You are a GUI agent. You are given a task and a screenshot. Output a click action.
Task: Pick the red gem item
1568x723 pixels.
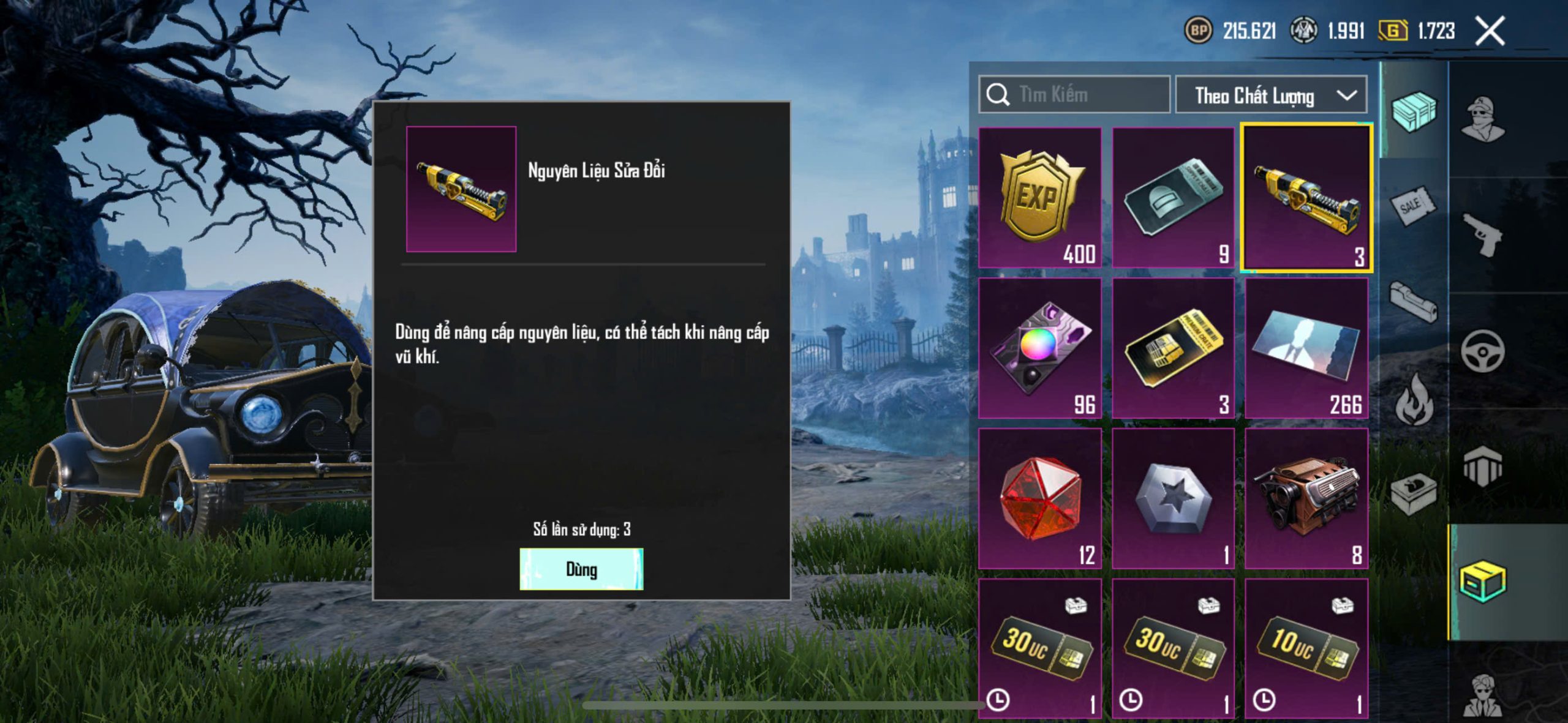1039,498
